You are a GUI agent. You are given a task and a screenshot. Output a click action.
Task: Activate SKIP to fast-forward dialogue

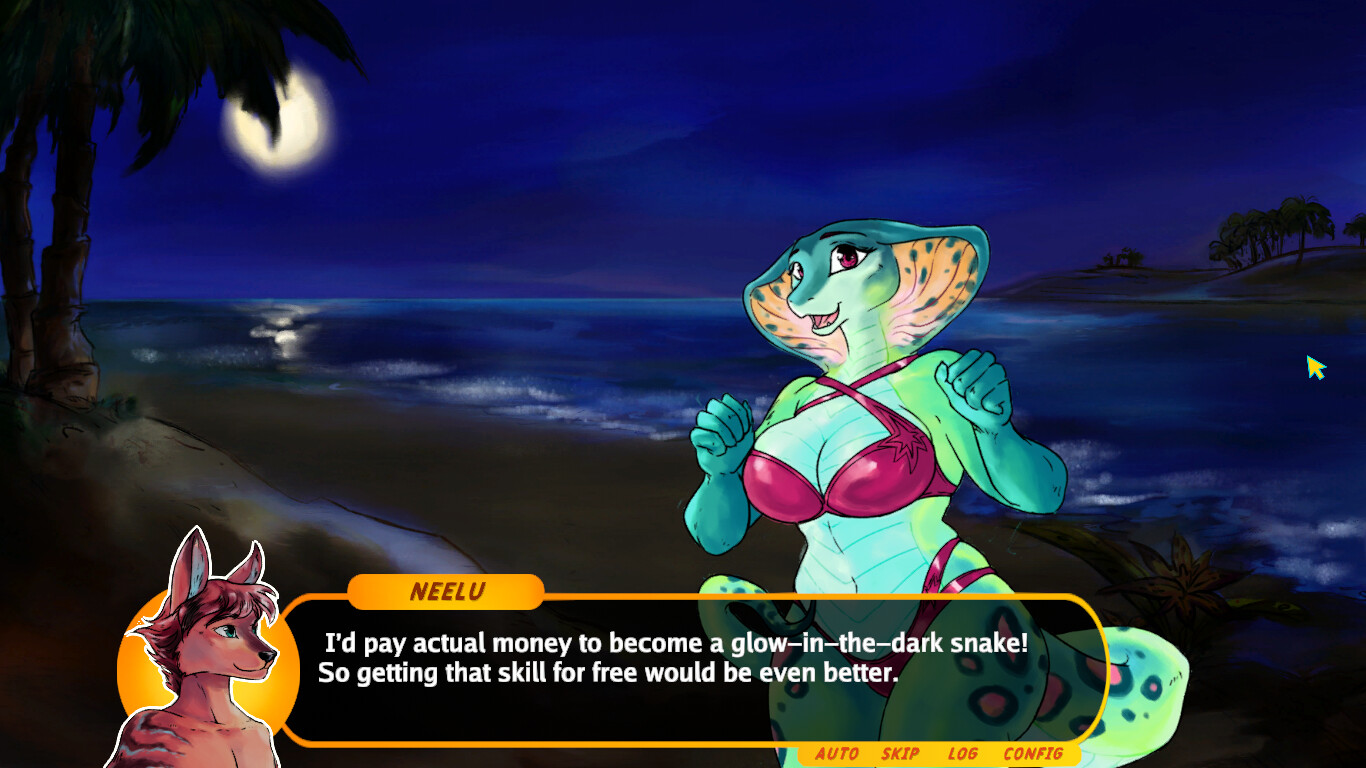pos(899,755)
